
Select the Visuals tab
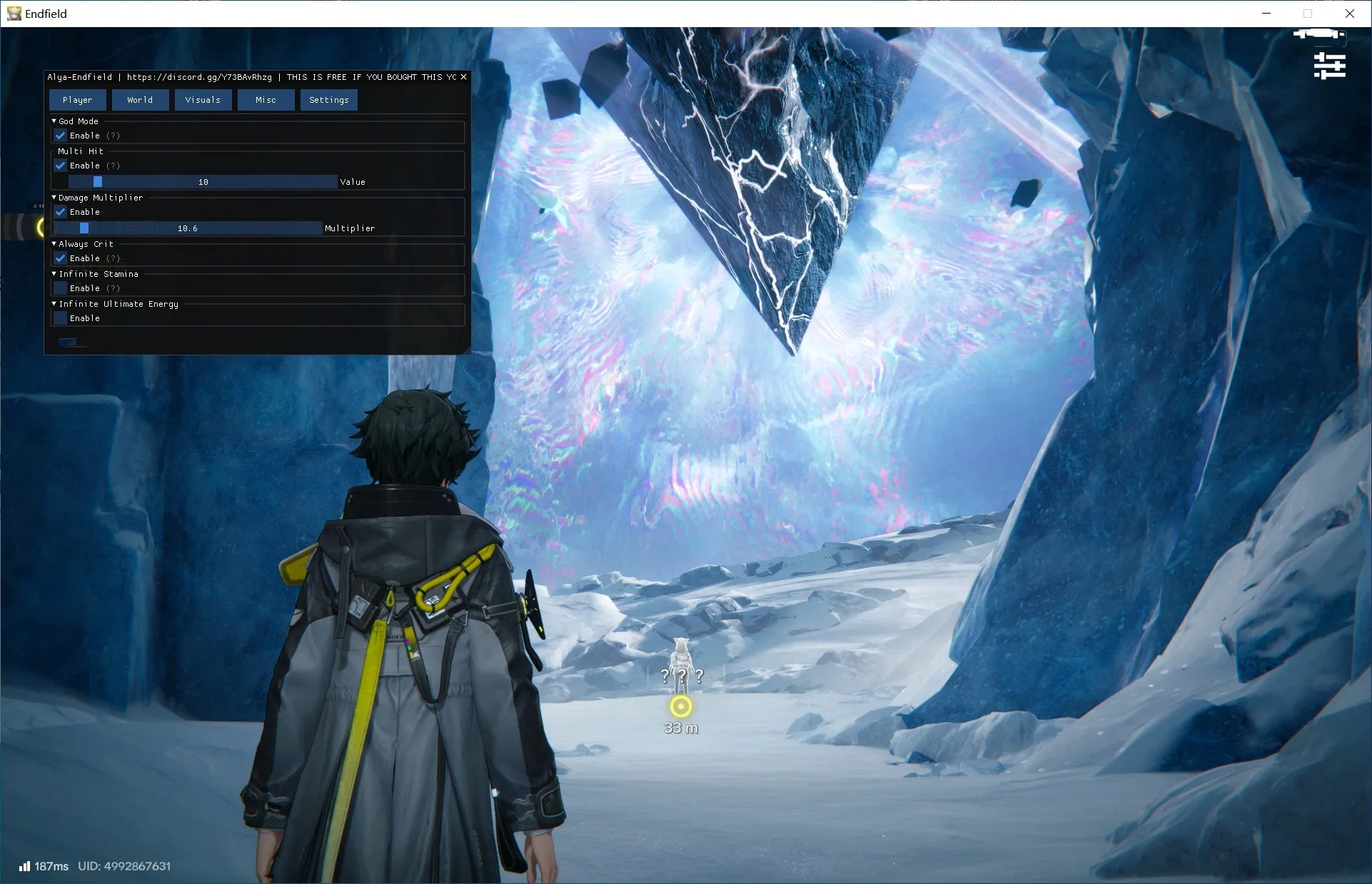click(203, 100)
